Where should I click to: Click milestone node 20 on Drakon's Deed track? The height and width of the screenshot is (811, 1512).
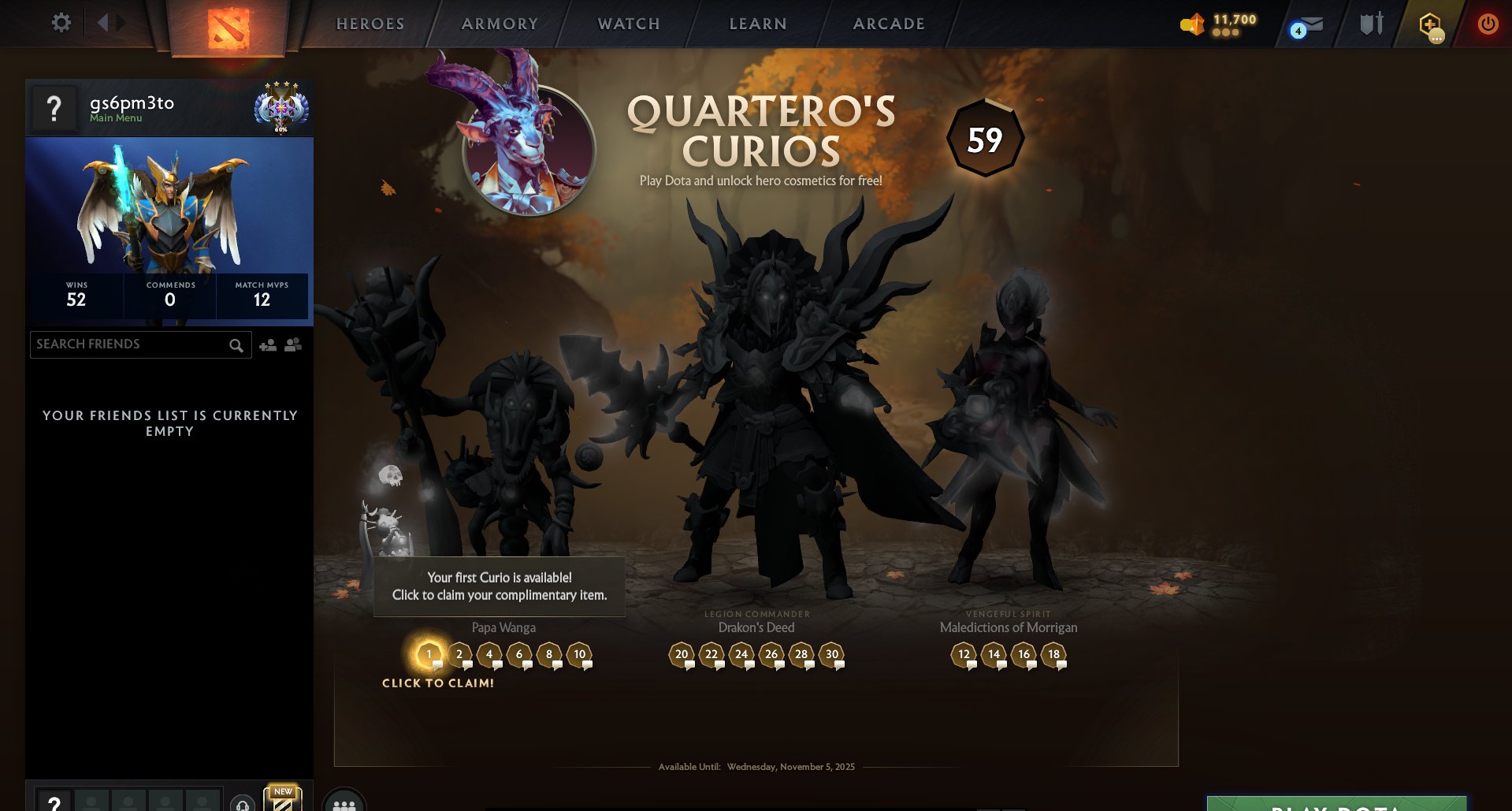(x=682, y=654)
